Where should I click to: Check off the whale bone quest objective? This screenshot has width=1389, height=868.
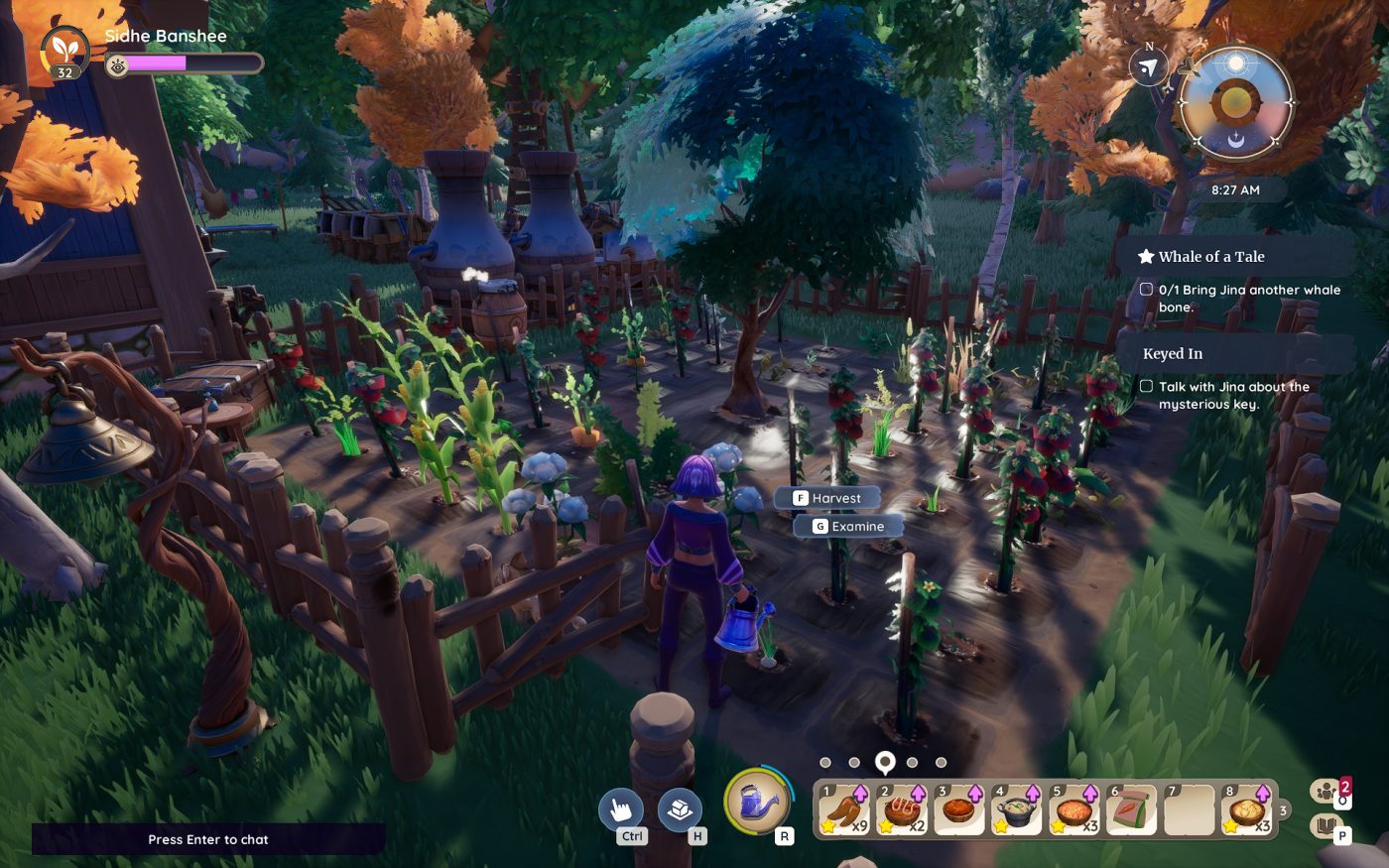click(x=1147, y=290)
